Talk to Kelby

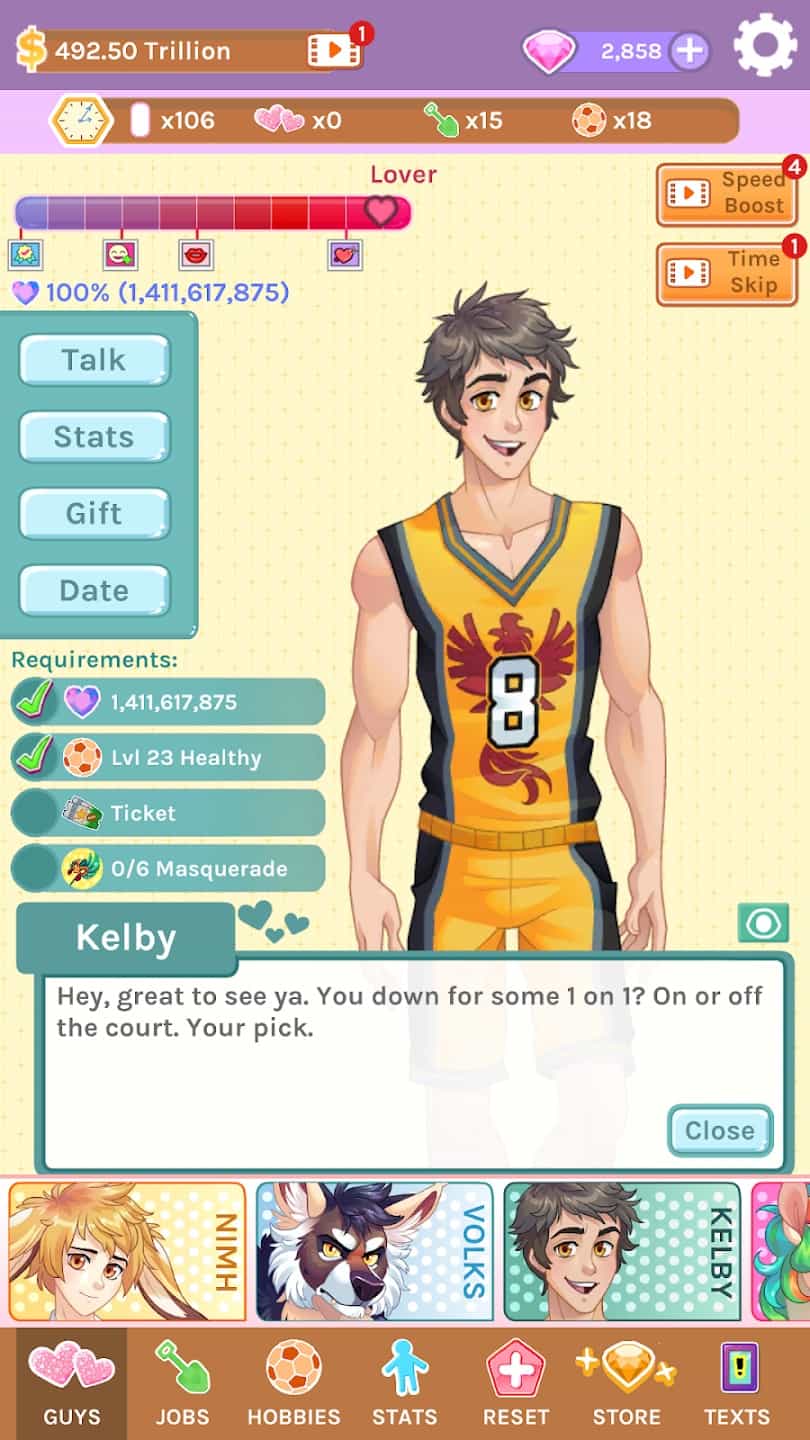coord(94,360)
